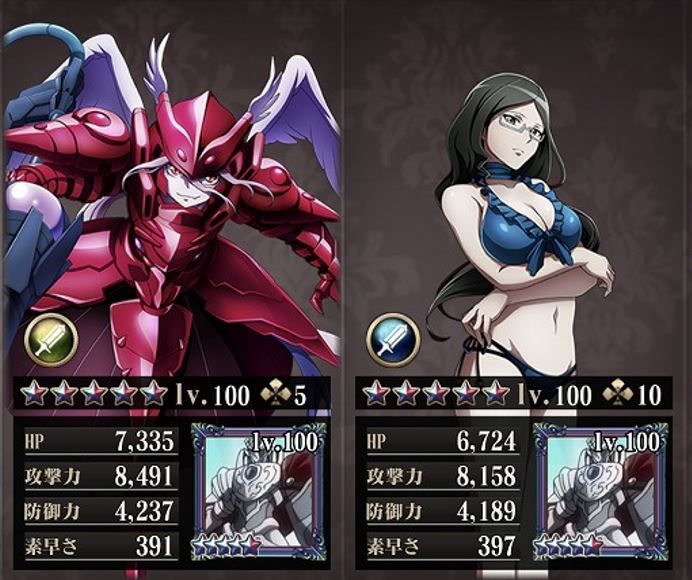Open equipment thumbnail beside HP 7,335
Viewport: 692px width, 580px height.
259,490
